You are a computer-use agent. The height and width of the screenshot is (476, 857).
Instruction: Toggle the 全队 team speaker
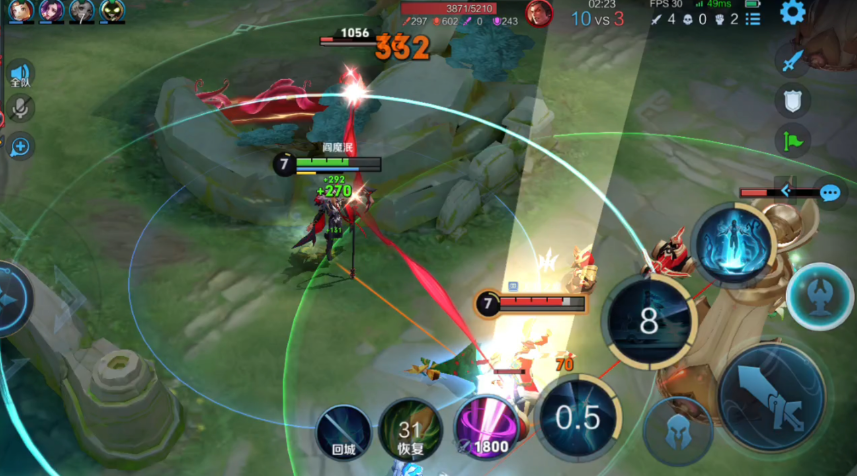19,75
